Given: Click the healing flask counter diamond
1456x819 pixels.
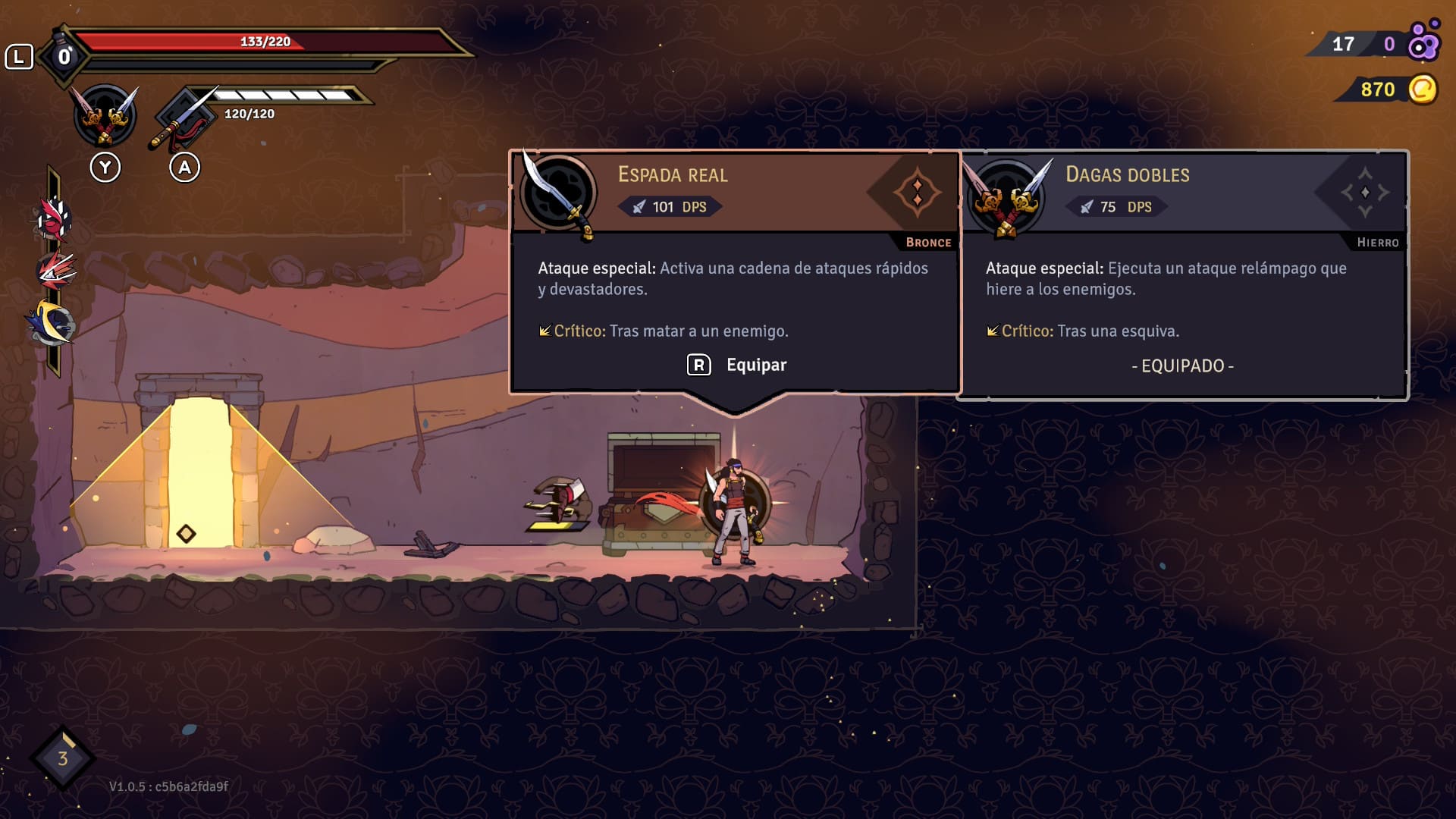Looking at the screenshot, I should [x=64, y=57].
